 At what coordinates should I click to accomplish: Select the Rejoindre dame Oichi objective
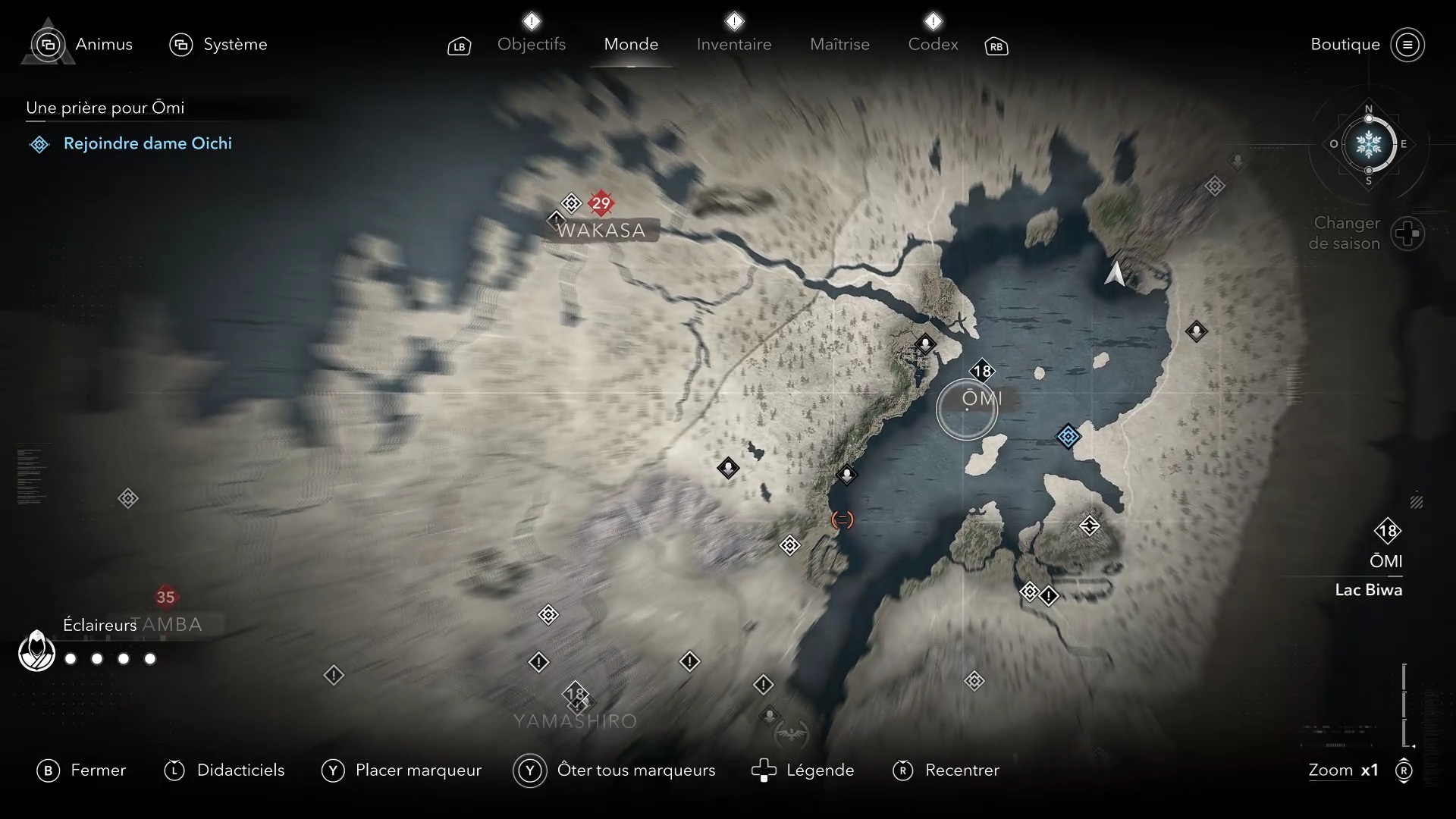point(147,143)
